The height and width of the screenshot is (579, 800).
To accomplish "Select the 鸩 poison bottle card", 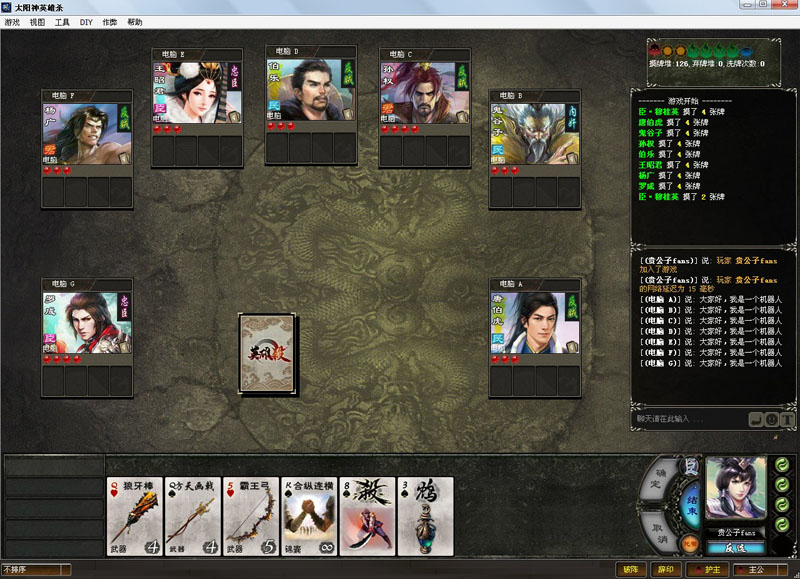I will (425, 516).
